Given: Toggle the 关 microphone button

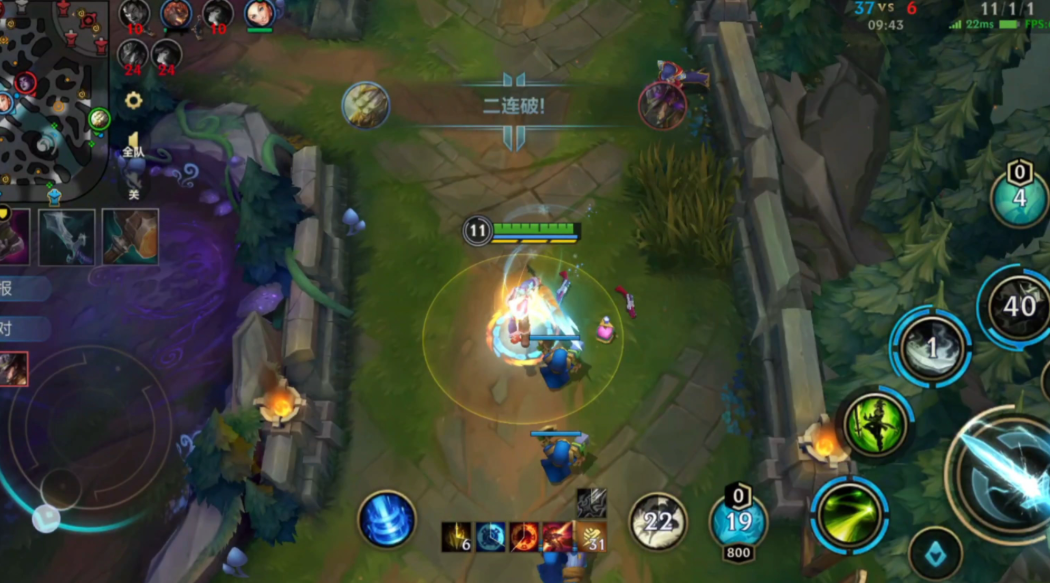Looking at the screenshot, I should (133, 184).
